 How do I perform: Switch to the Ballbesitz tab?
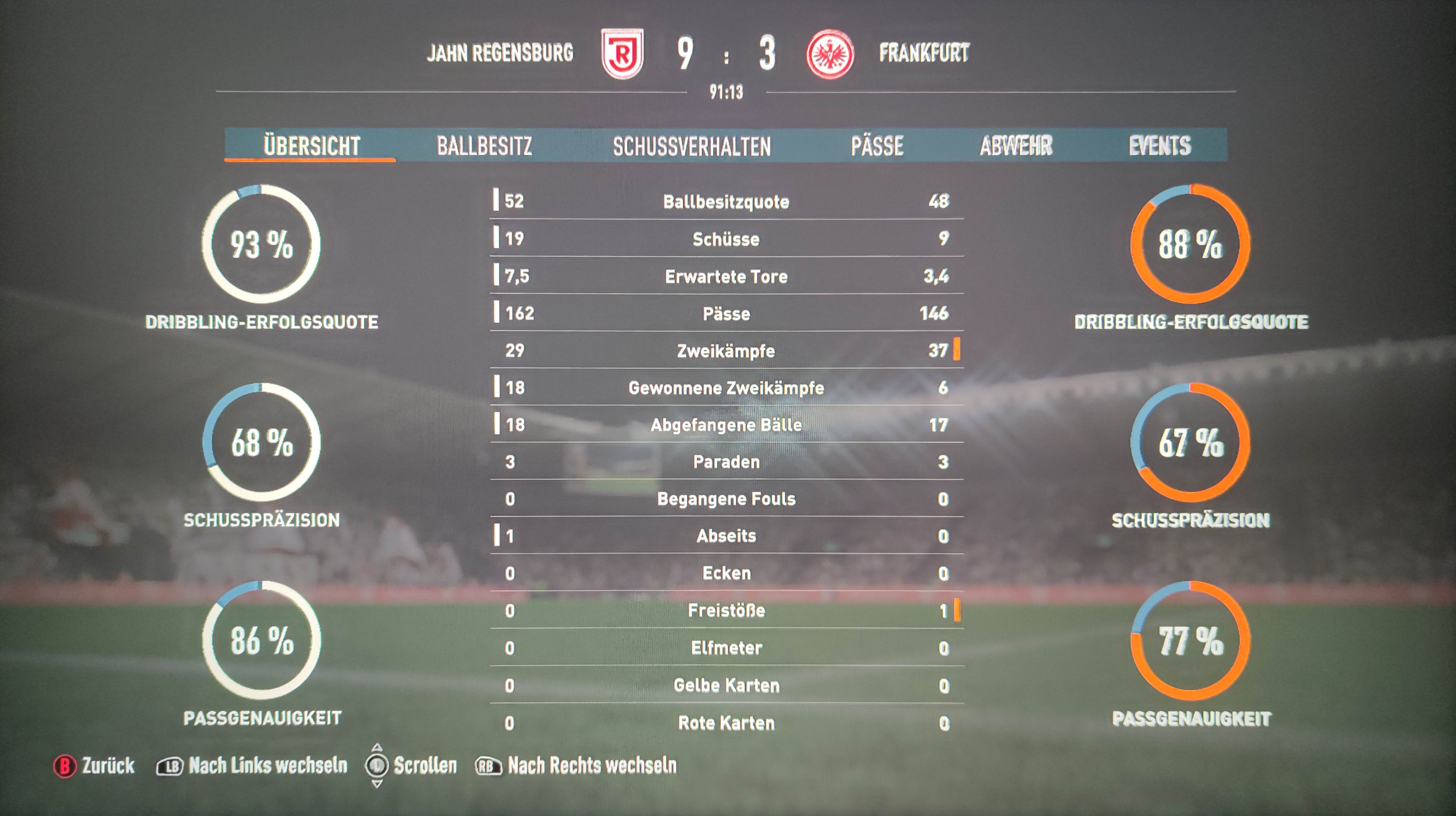(x=484, y=146)
